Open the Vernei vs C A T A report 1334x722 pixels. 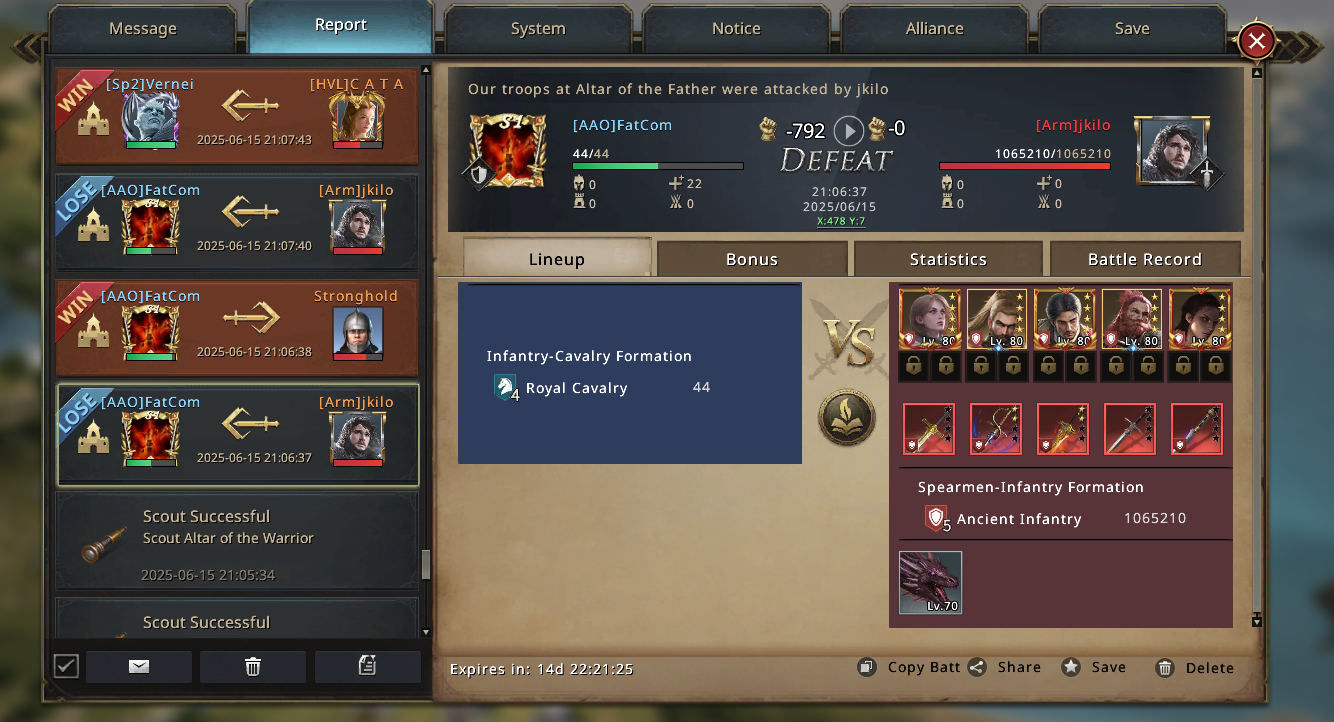(236, 116)
